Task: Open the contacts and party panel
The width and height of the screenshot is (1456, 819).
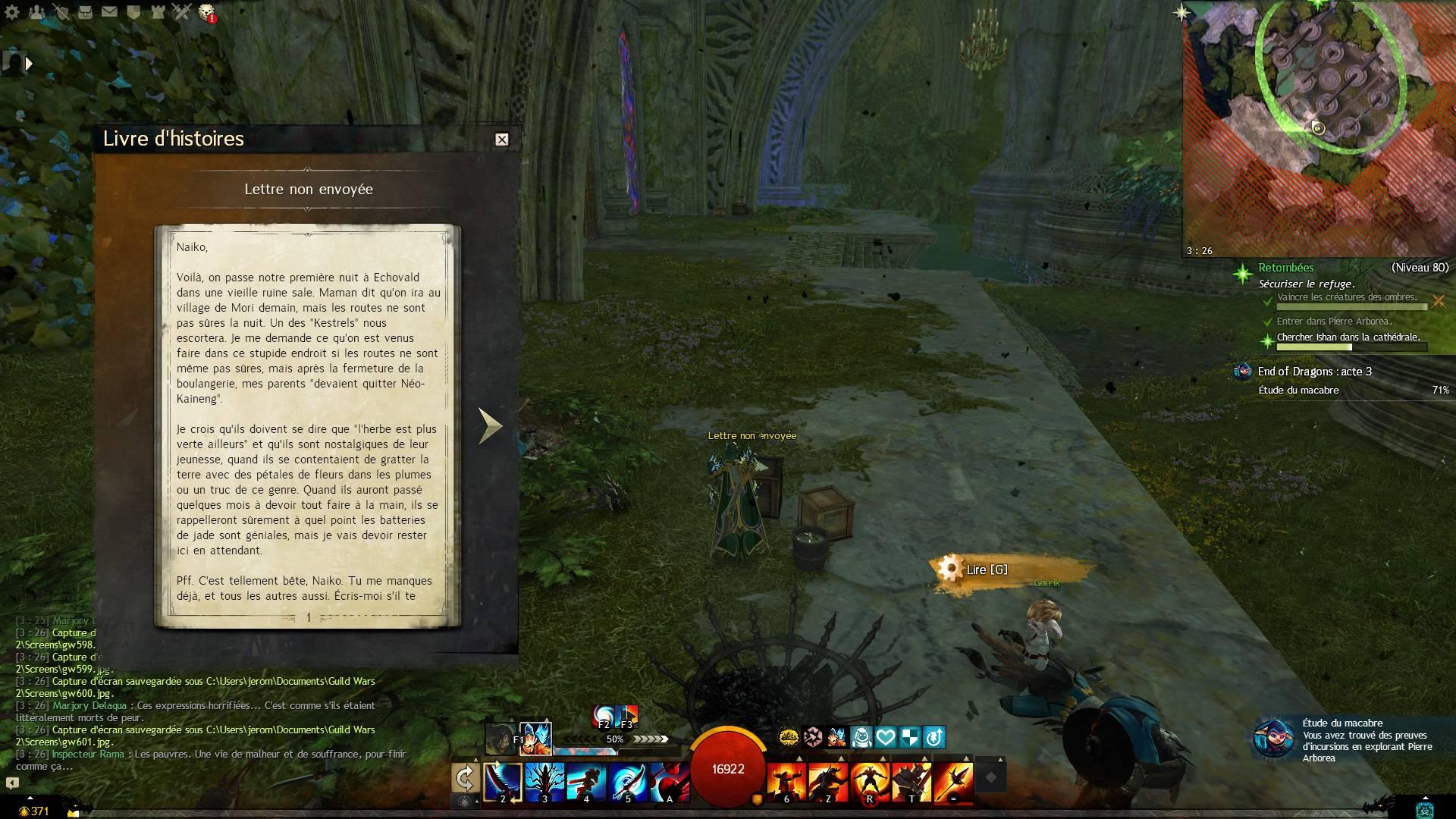Action: click(37, 11)
